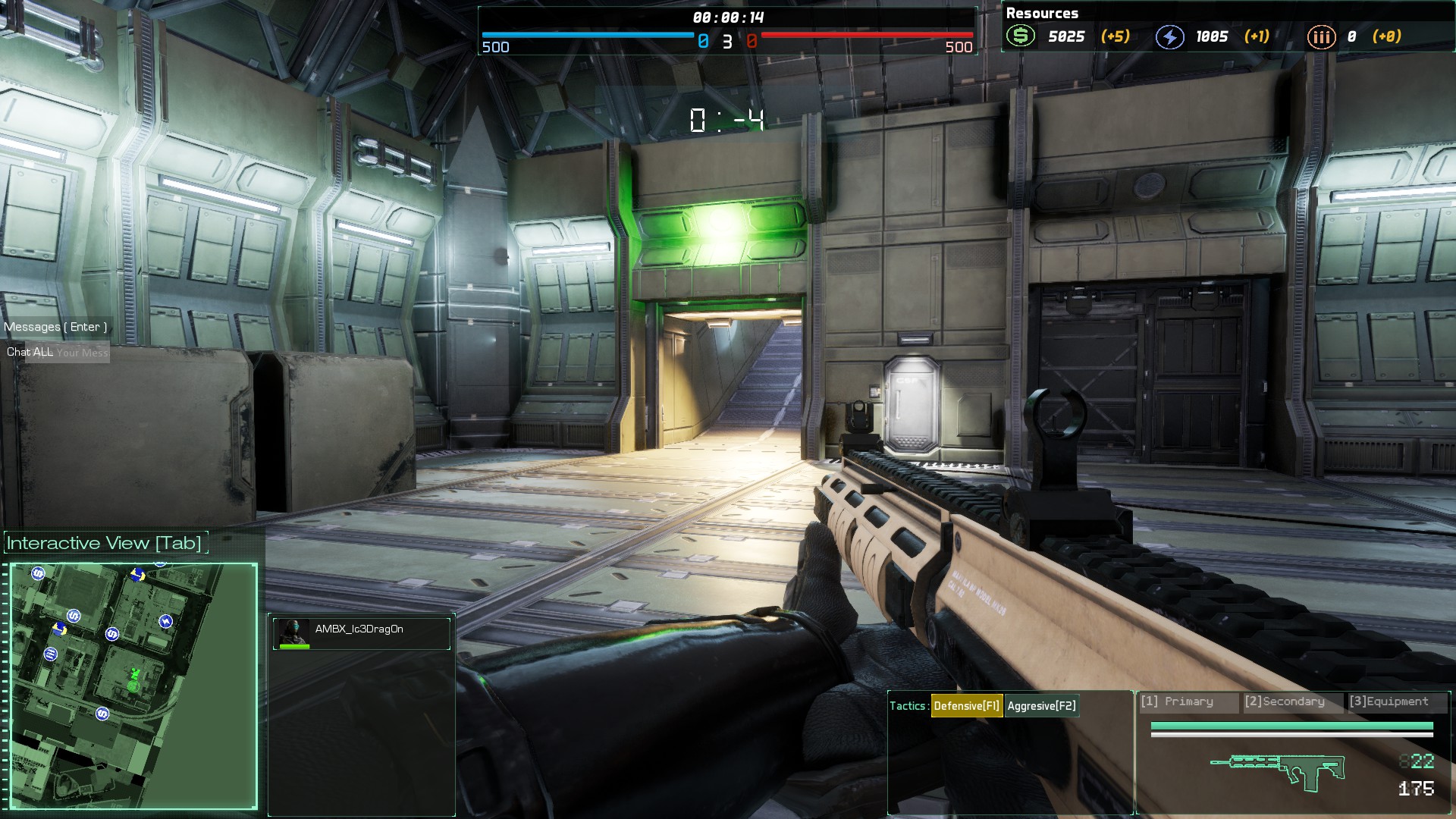The height and width of the screenshot is (819, 1456).
Task: Switch tactics to Aggresive
Action: [x=1041, y=706]
